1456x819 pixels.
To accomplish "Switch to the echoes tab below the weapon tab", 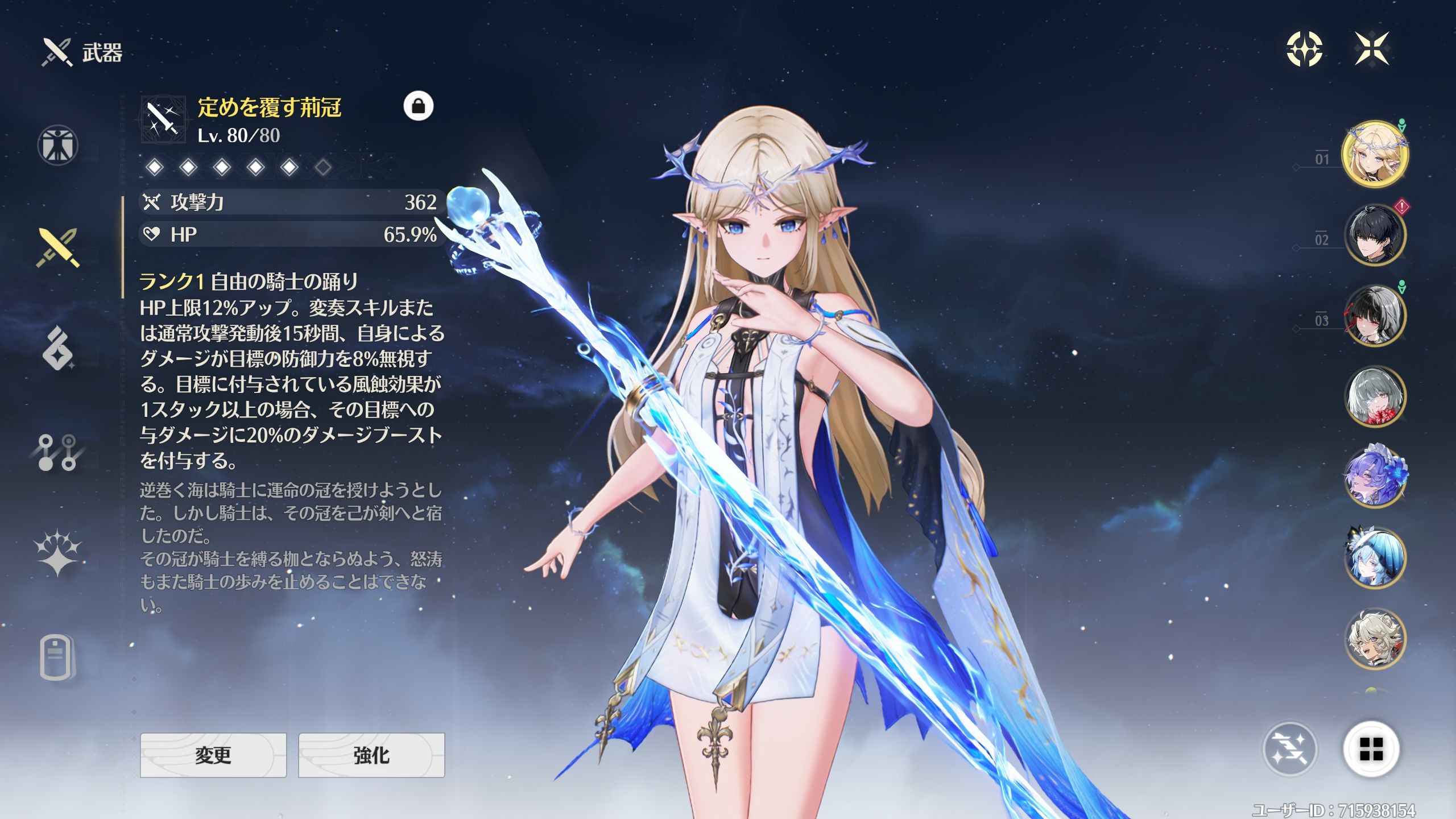I will click(57, 349).
